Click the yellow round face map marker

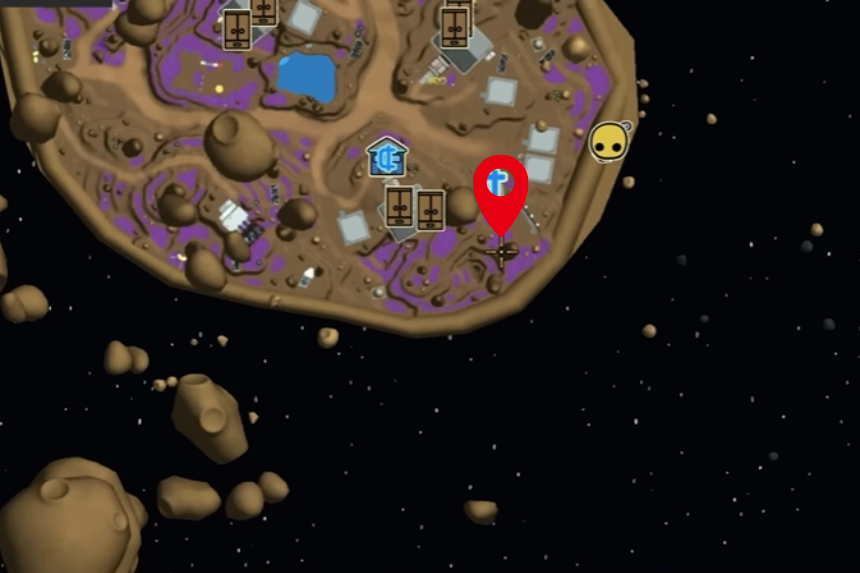(x=608, y=143)
